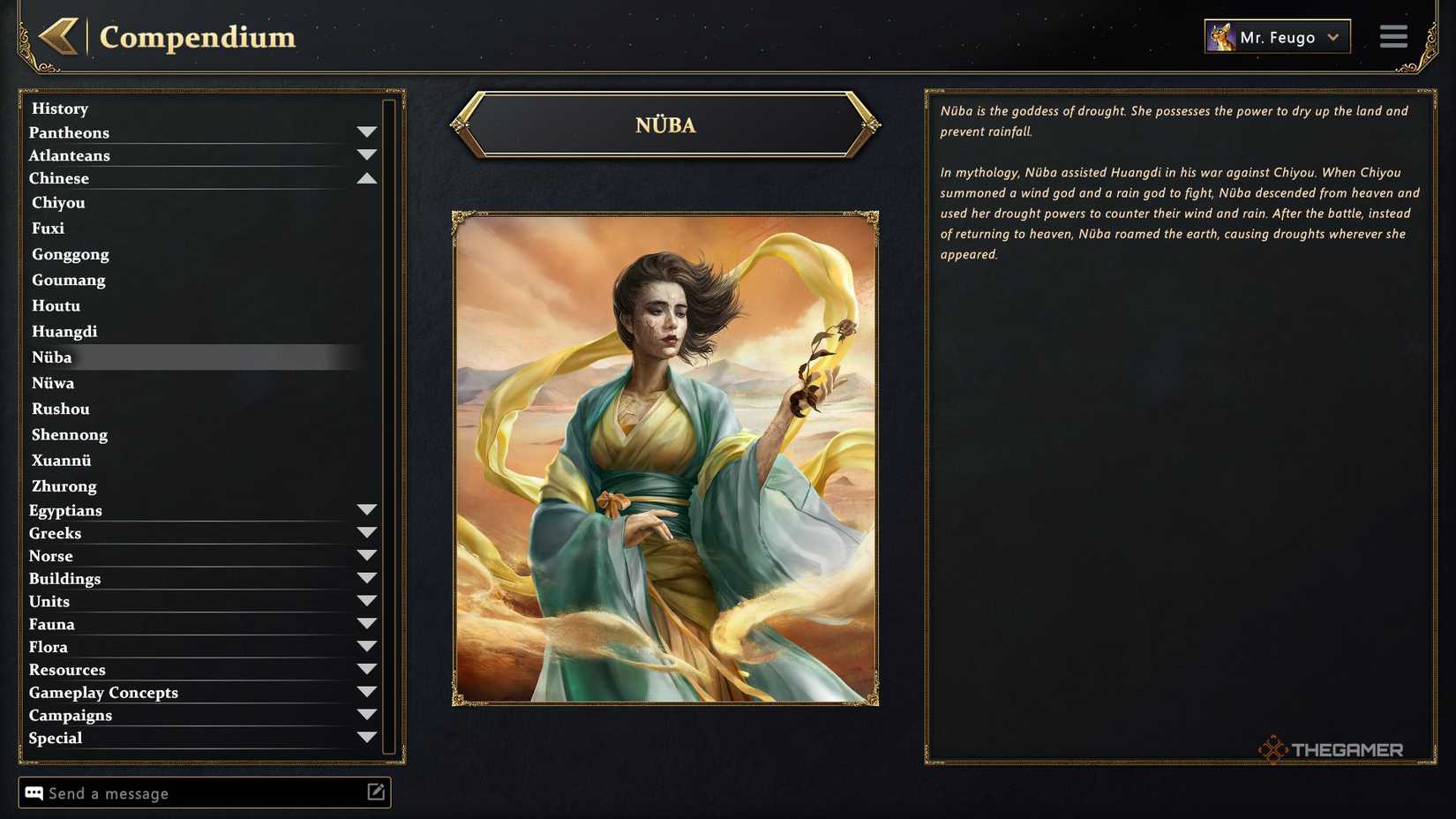
Task: Select Chiyou in the sidebar list
Action: 58,202
